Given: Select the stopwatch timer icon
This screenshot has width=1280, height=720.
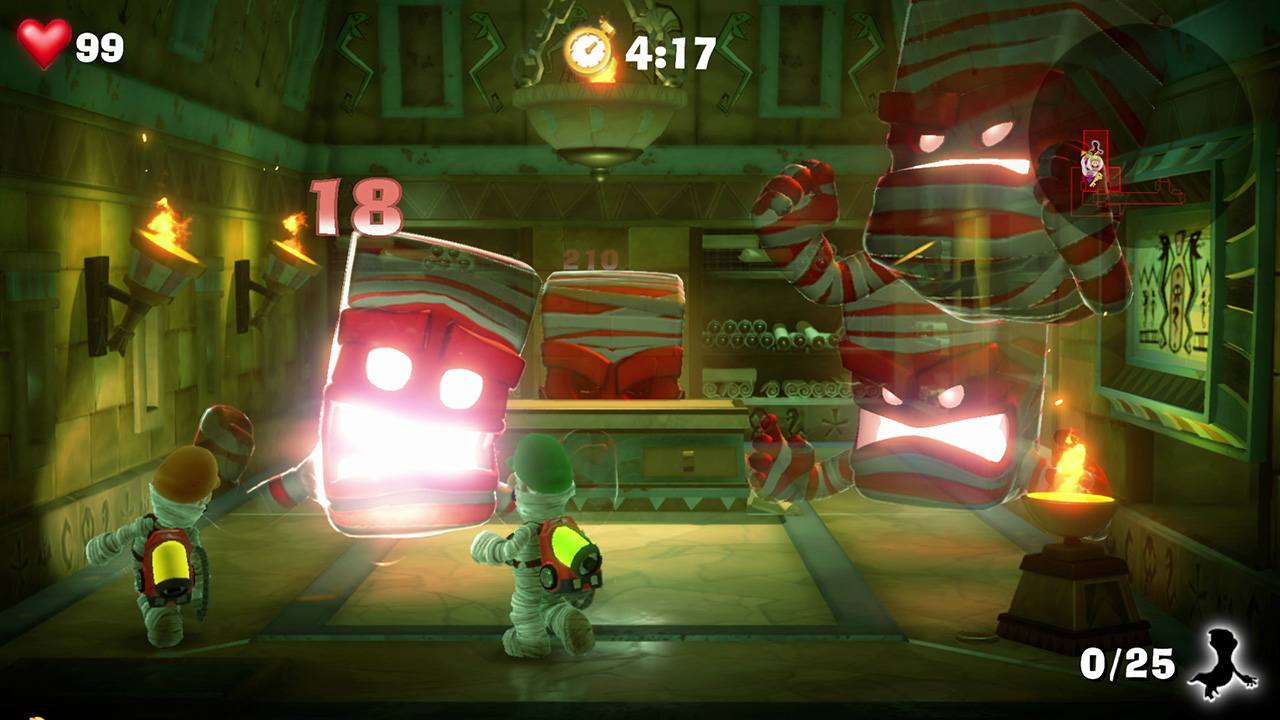Looking at the screenshot, I should (589, 45).
